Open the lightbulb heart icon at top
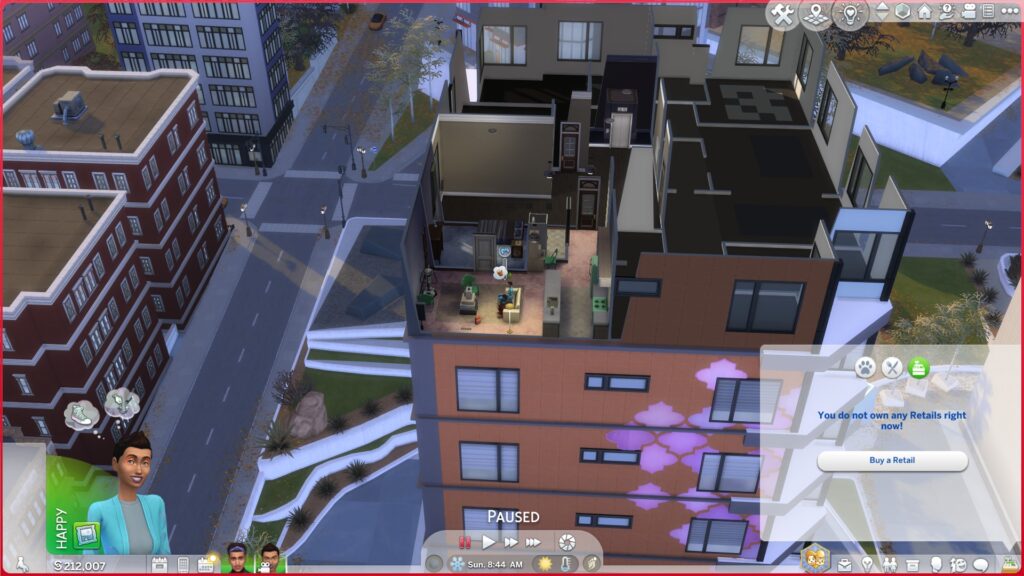Image resolution: width=1024 pixels, height=576 pixels. (850, 15)
